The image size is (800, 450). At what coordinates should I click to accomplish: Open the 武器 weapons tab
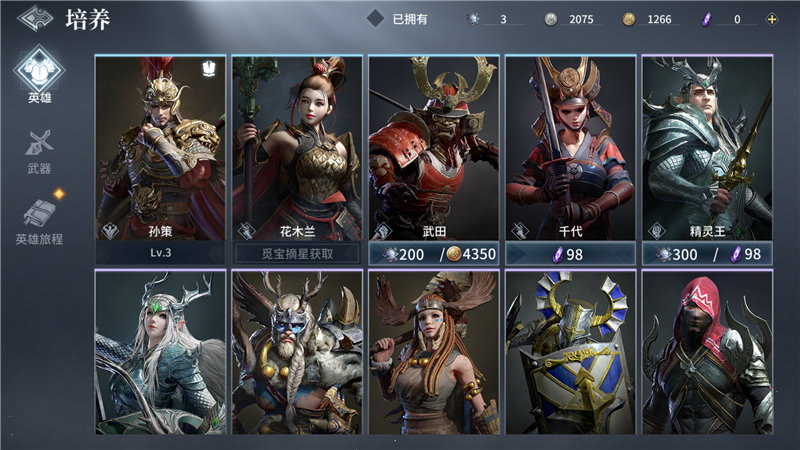click(38, 150)
